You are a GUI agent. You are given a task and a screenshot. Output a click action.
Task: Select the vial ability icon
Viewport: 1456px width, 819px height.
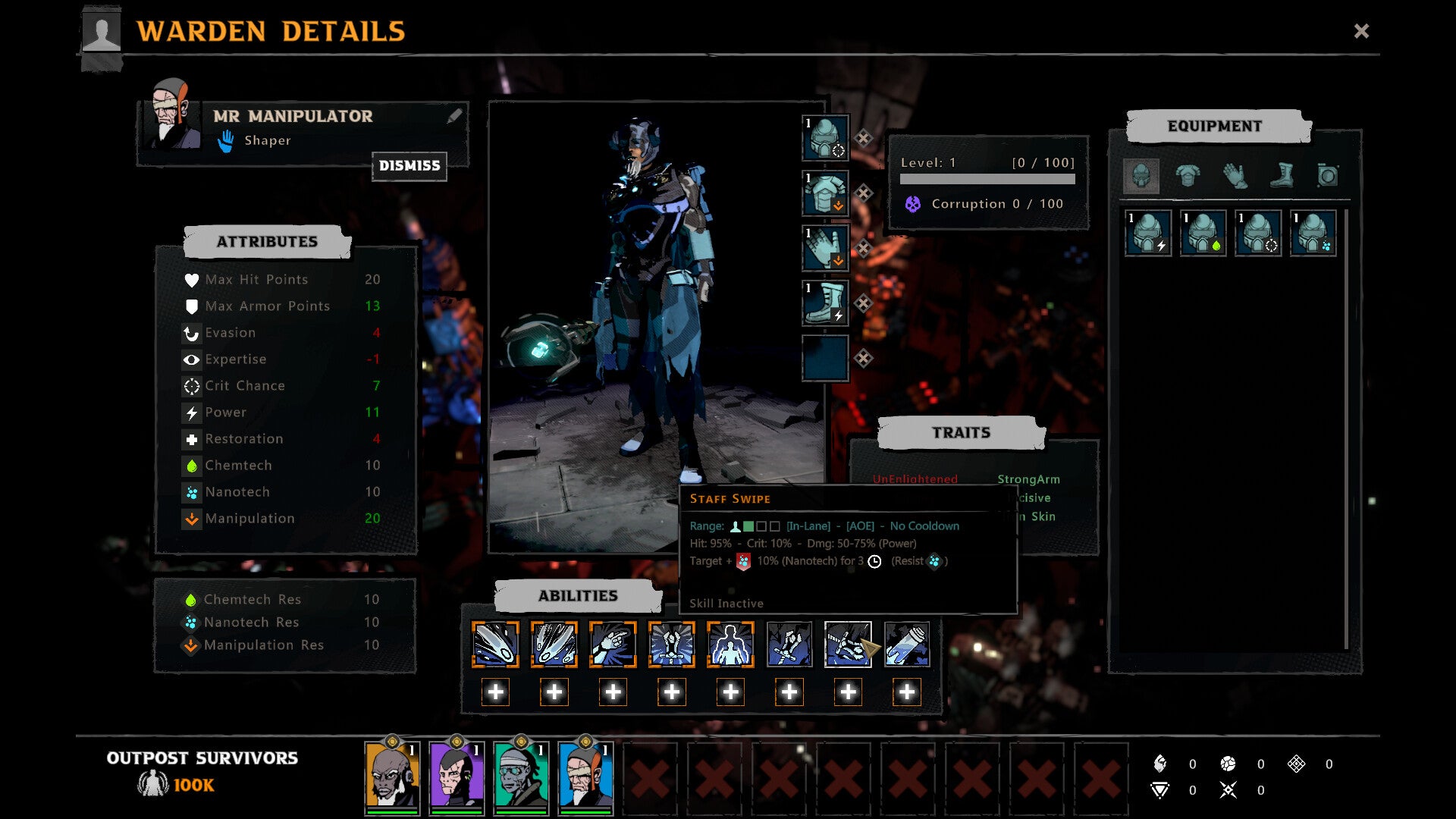907,645
